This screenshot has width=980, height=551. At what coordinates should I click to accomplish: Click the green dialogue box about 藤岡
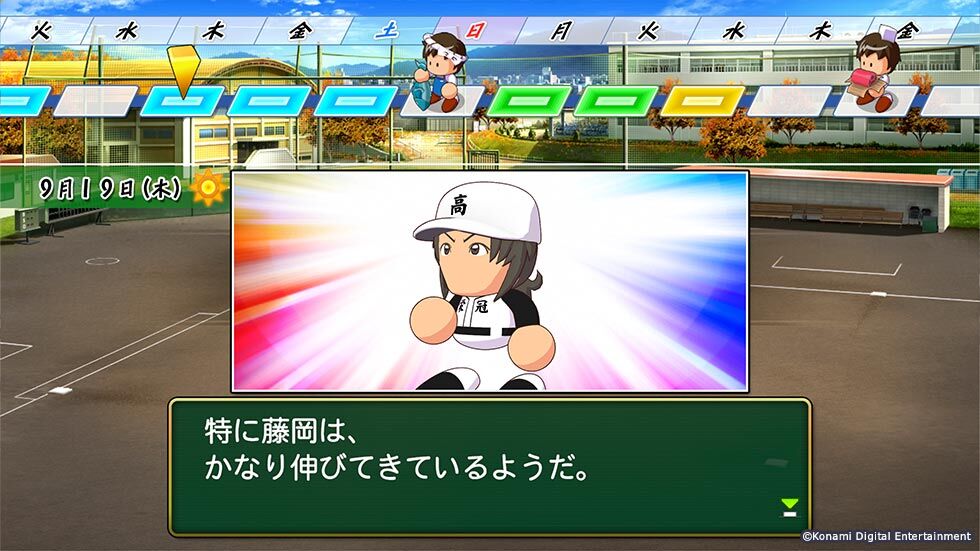click(489, 466)
